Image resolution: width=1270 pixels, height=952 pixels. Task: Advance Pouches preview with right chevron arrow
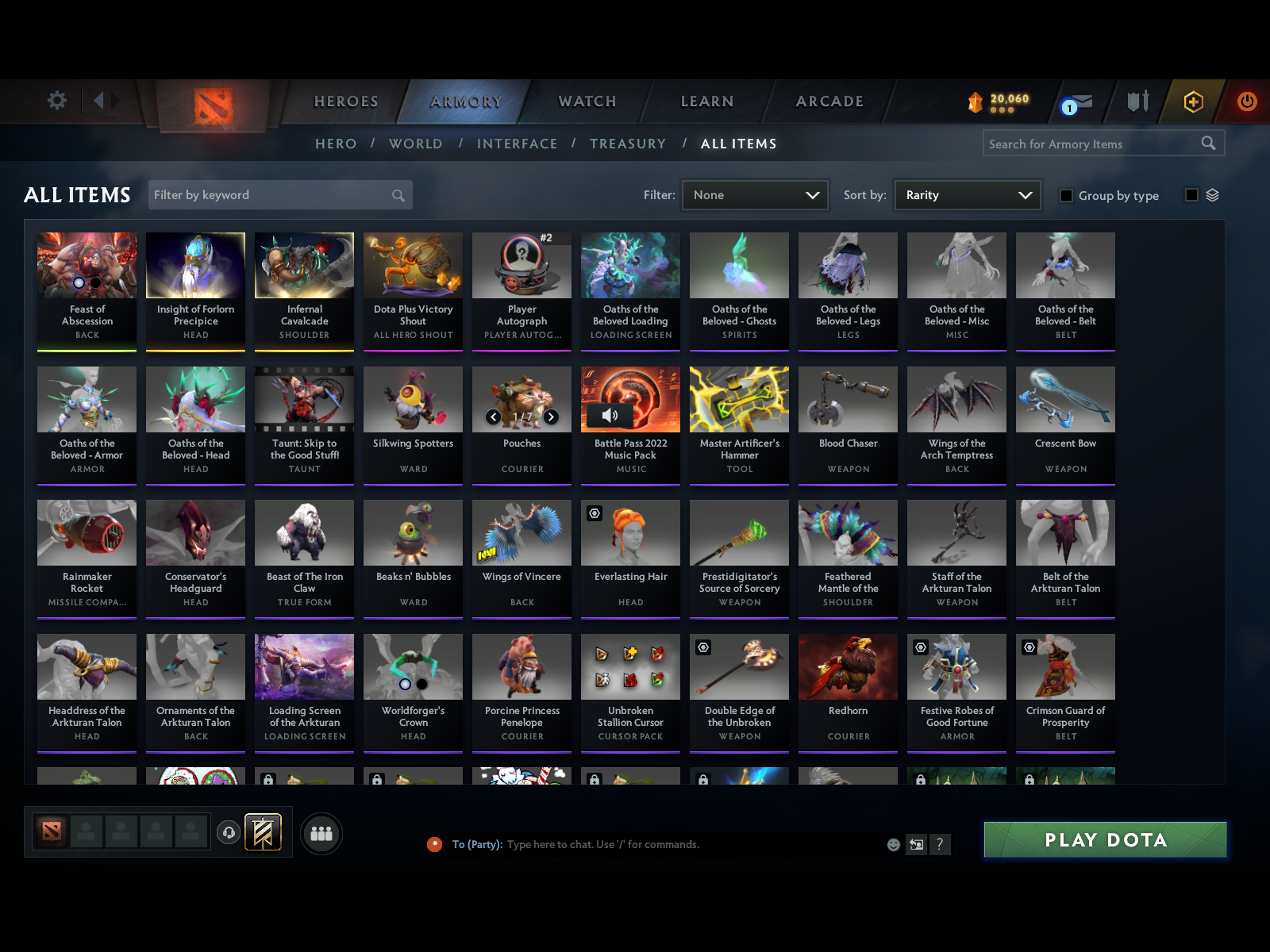[x=552, y=416]
